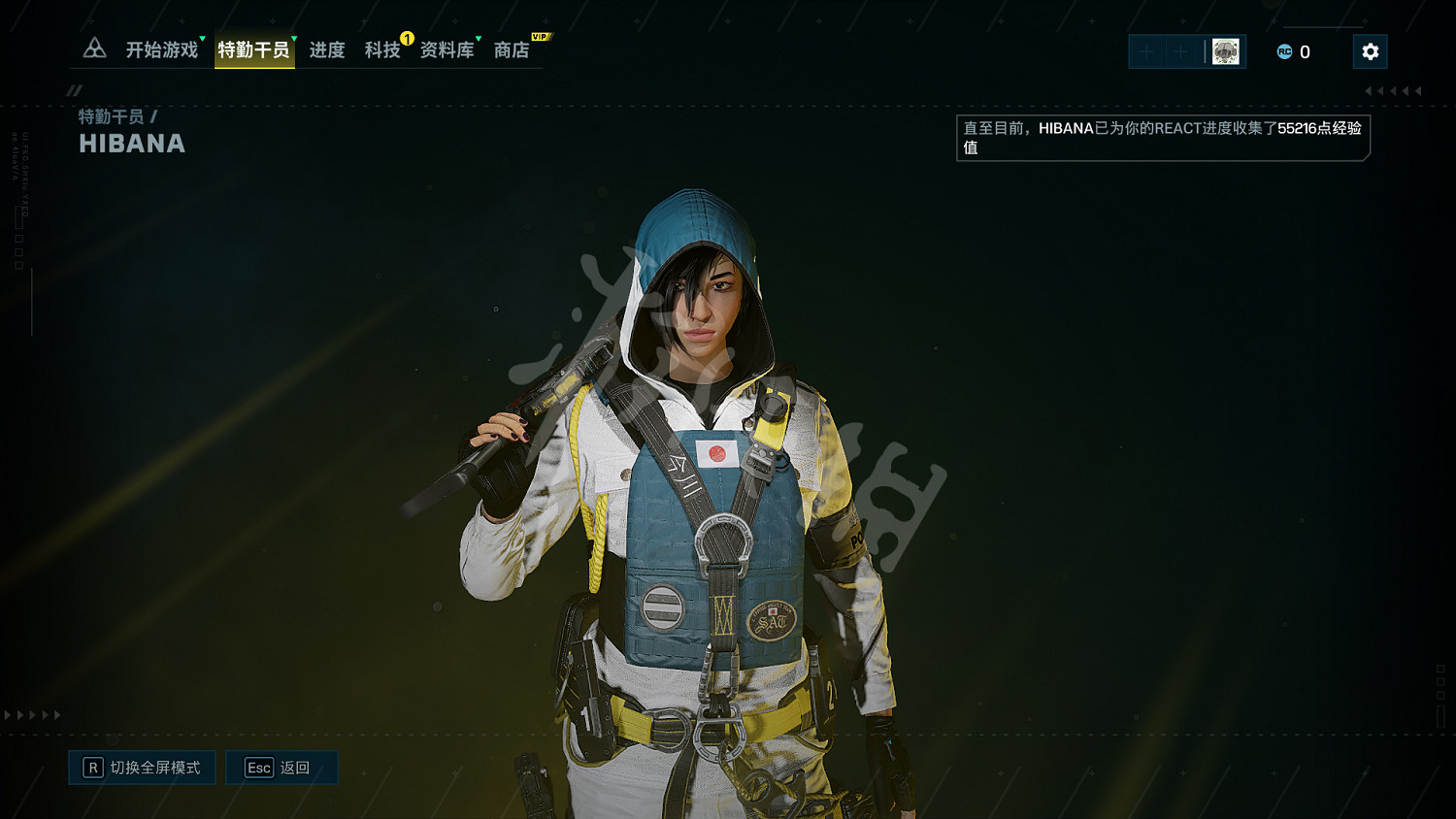The width and height of the screenshot is (1456, 819).
Task: Select the 特勤干员 operators tab
Action: (x=253, y=50)
